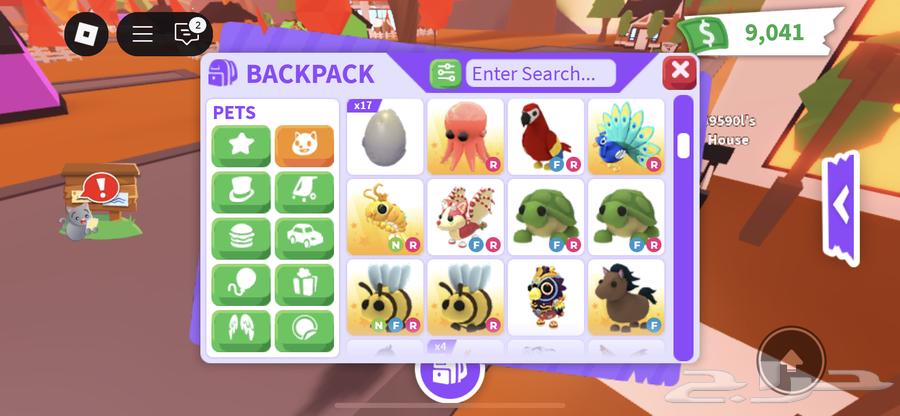900x416 pixels.
Task: Select the red parrot pet
Action: [x=545, y=137]
